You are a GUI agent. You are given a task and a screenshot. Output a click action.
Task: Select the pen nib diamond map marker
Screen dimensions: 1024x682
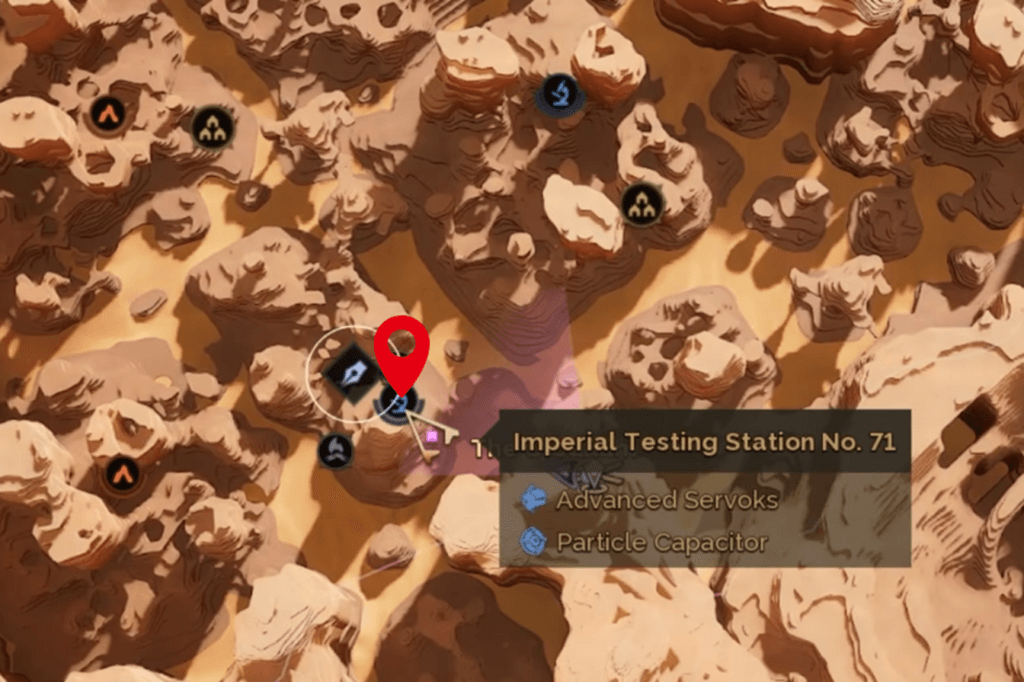click(x=351, y=374)
